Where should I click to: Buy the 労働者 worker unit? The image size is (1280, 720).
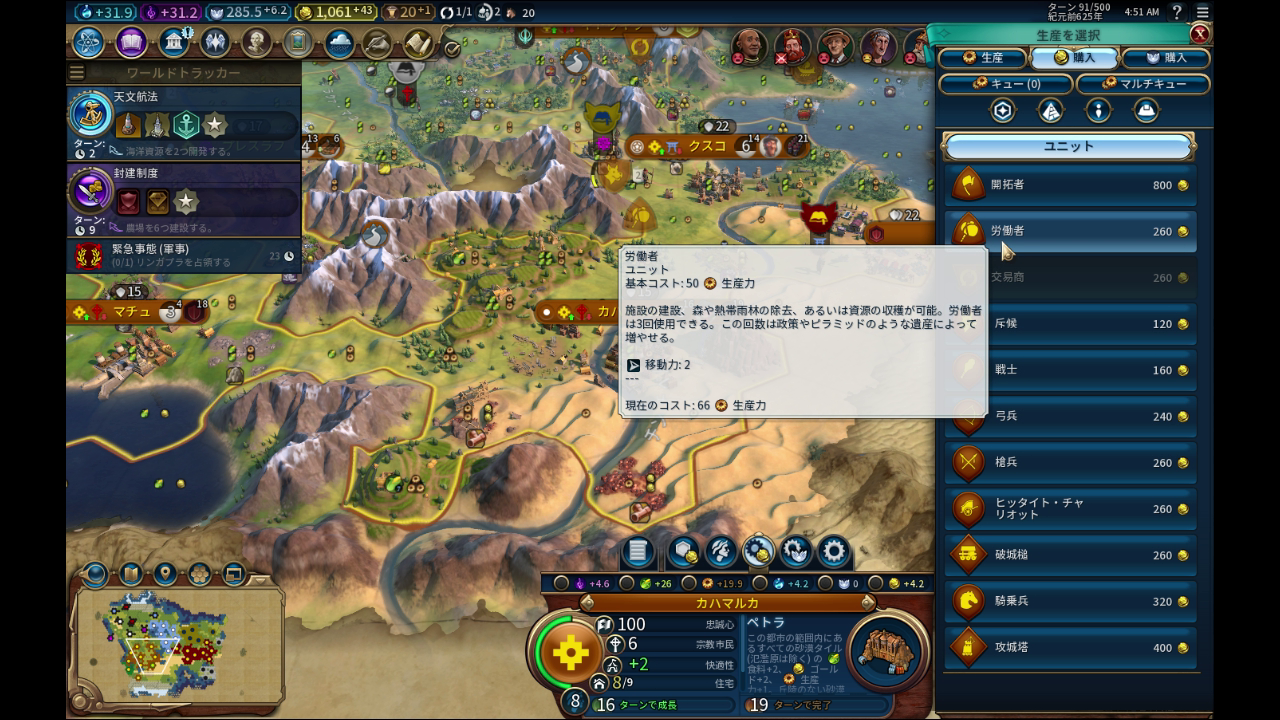click(x=1070, y=231)
